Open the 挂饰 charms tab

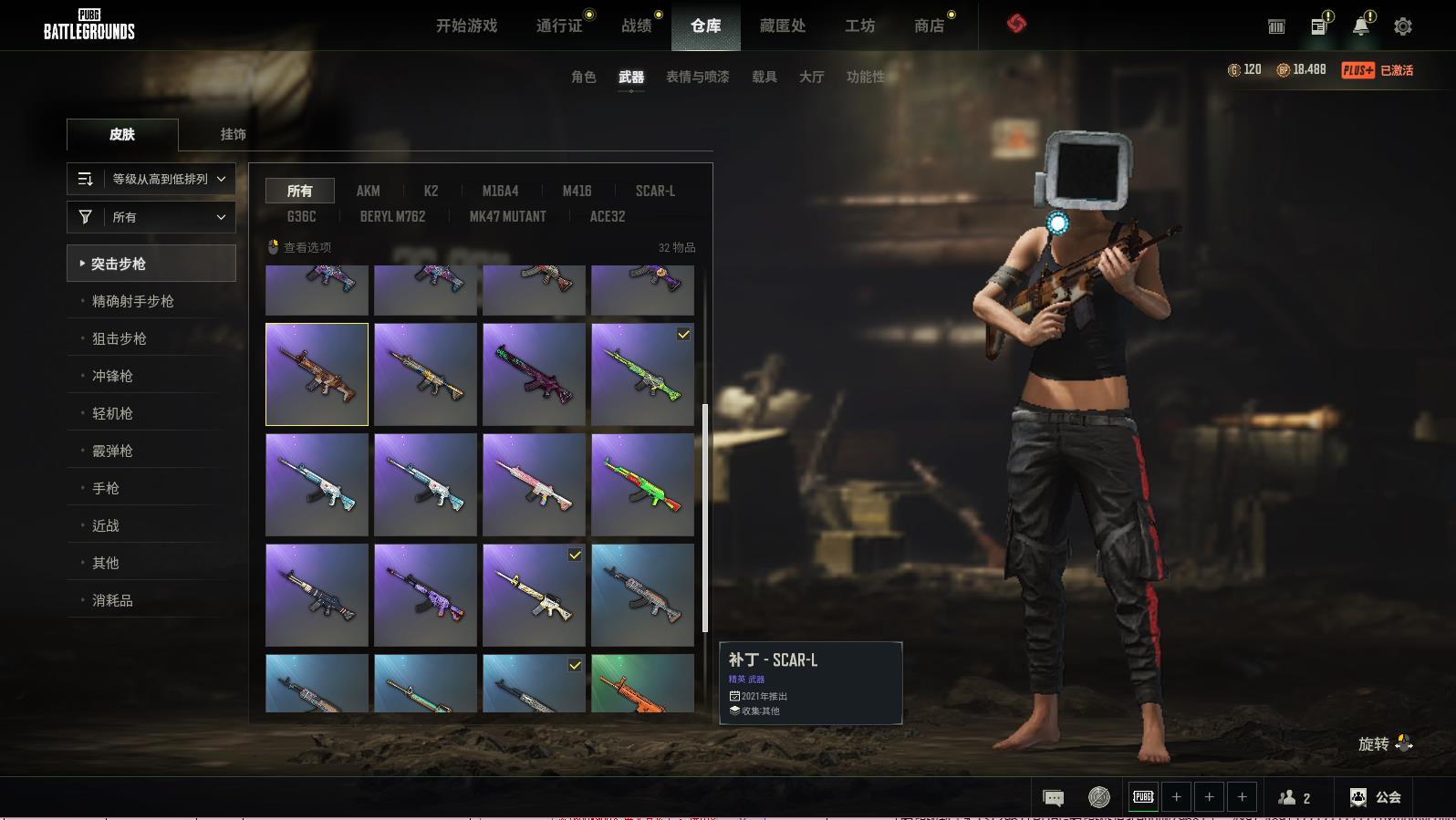click(233, 134)
